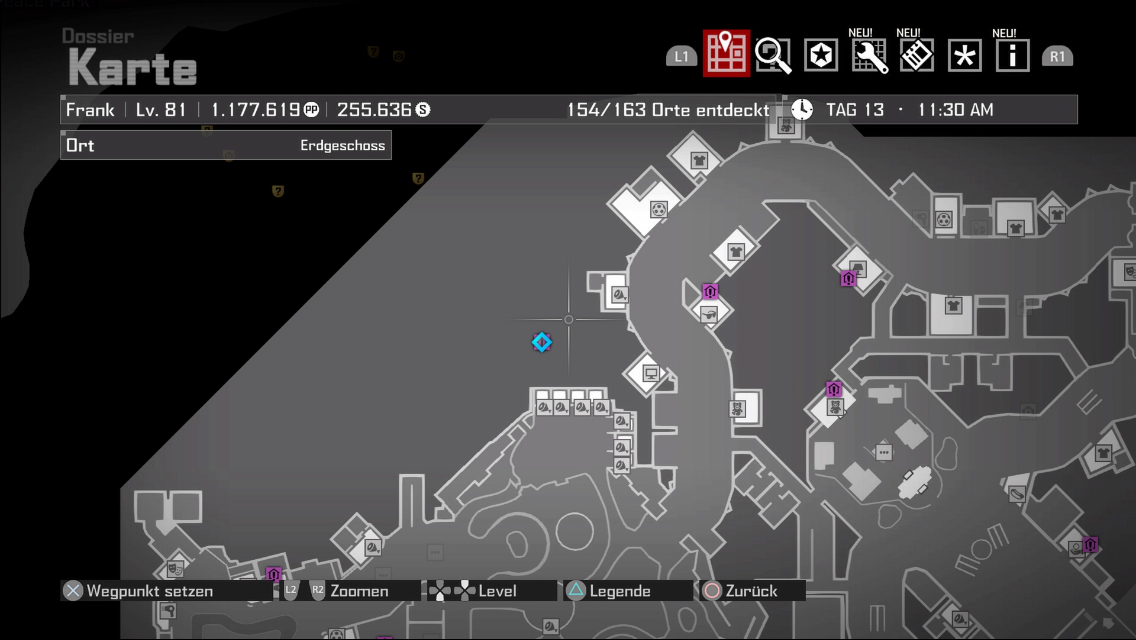Select the asterisk tab

pos(965,56)
